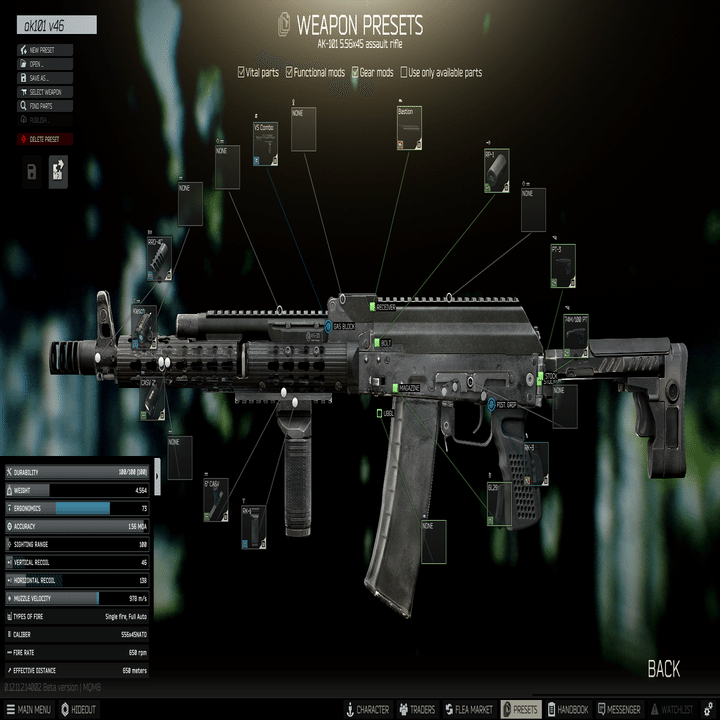Enable Use only available parts
Image resolution: width=720 pixels, height=720 pixels.
404,72
